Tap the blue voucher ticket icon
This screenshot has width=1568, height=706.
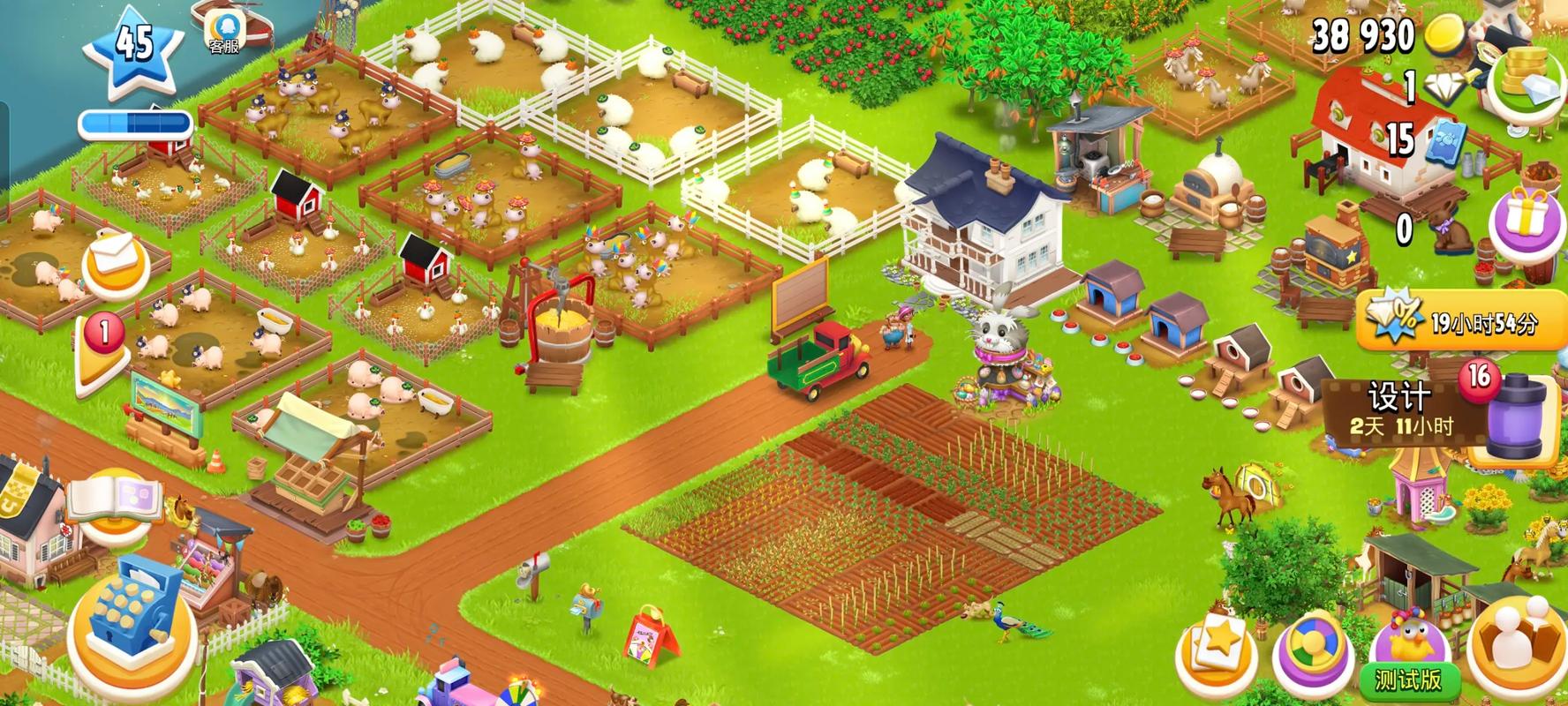tap(1444, 139)
